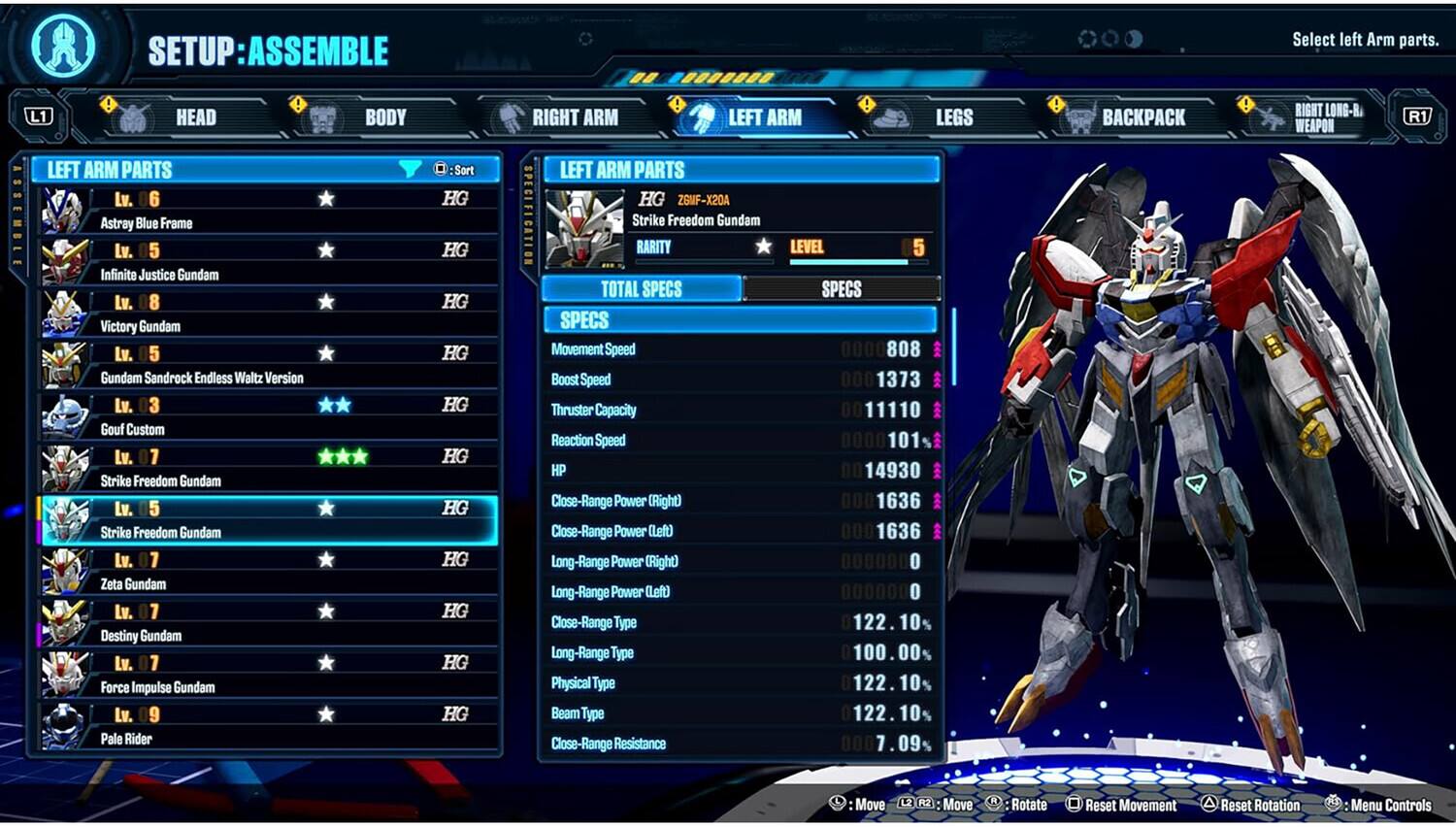Image resolution: width=1456 pixels, height=827 pixels.
Task: Click the rarity star beside Astray Blue Frame
Action: (327, 199)
